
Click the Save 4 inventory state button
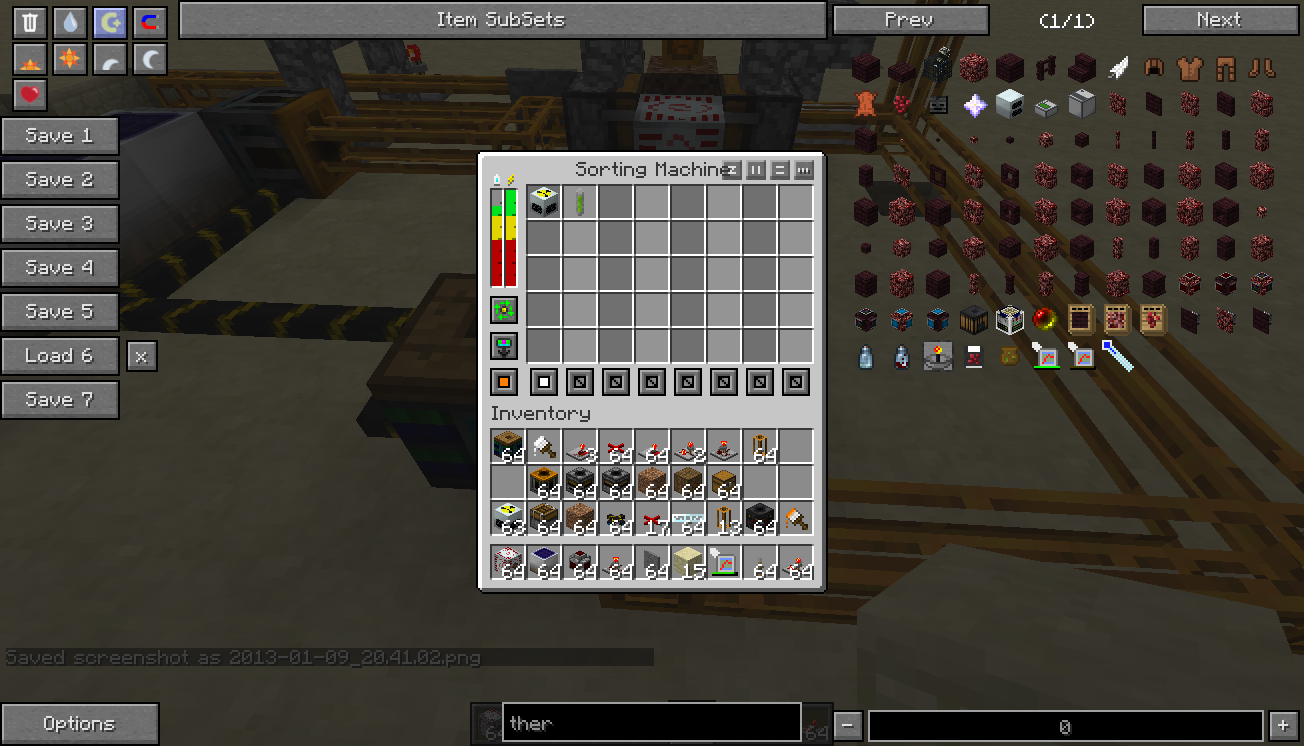coord(59,268)
